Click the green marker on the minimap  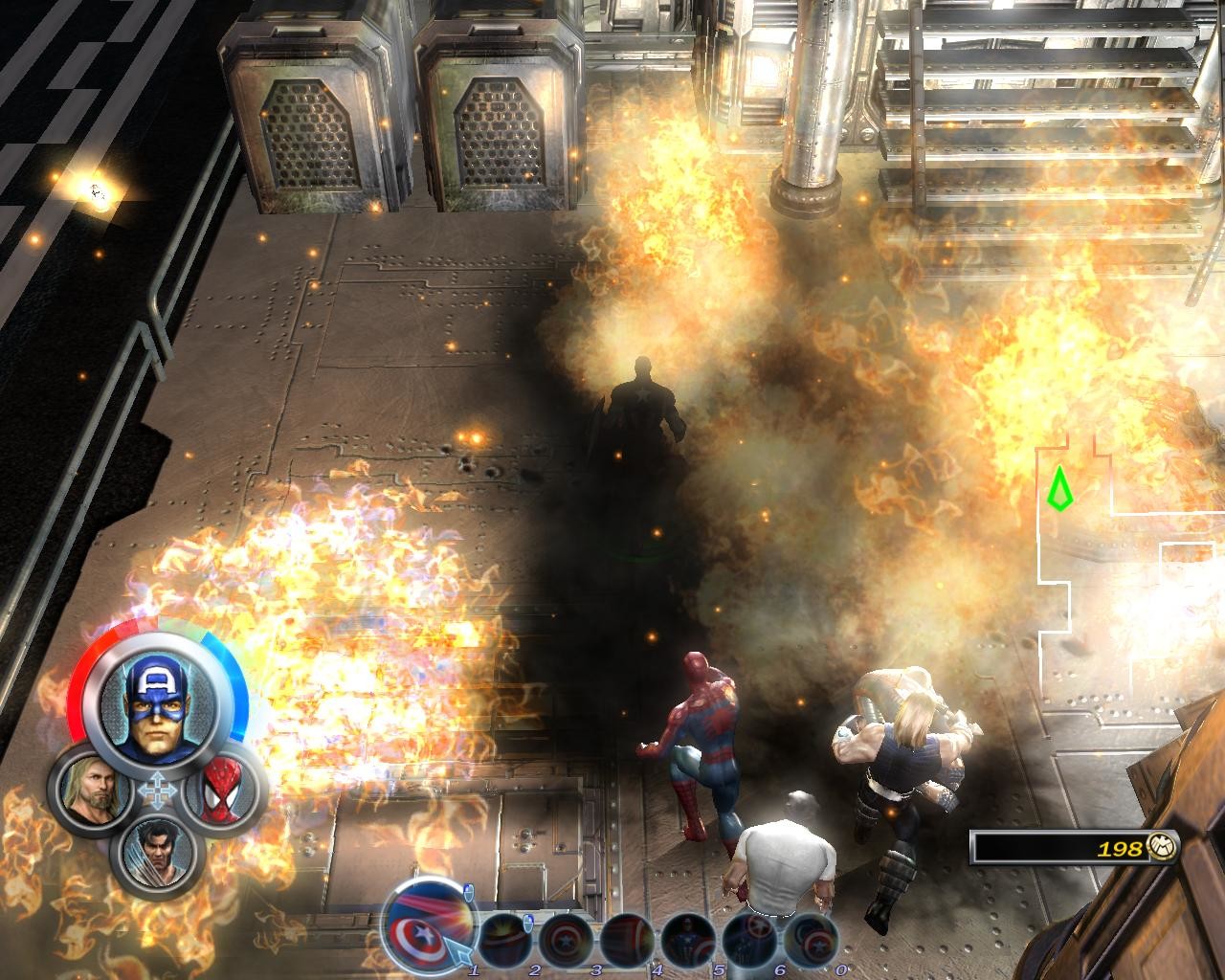point(1058,488)
